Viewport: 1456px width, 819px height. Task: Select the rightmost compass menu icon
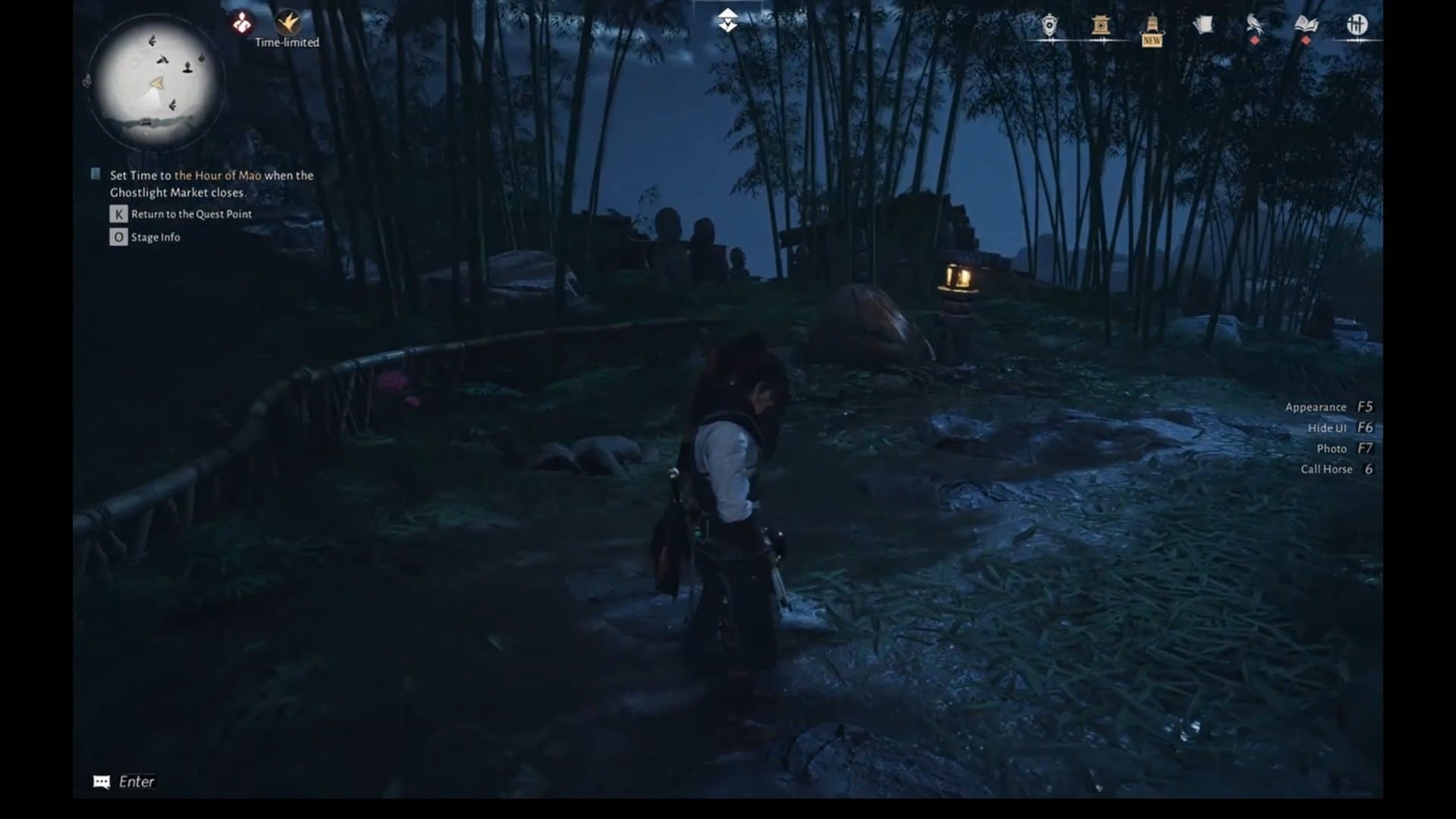tap(1357, 25)
